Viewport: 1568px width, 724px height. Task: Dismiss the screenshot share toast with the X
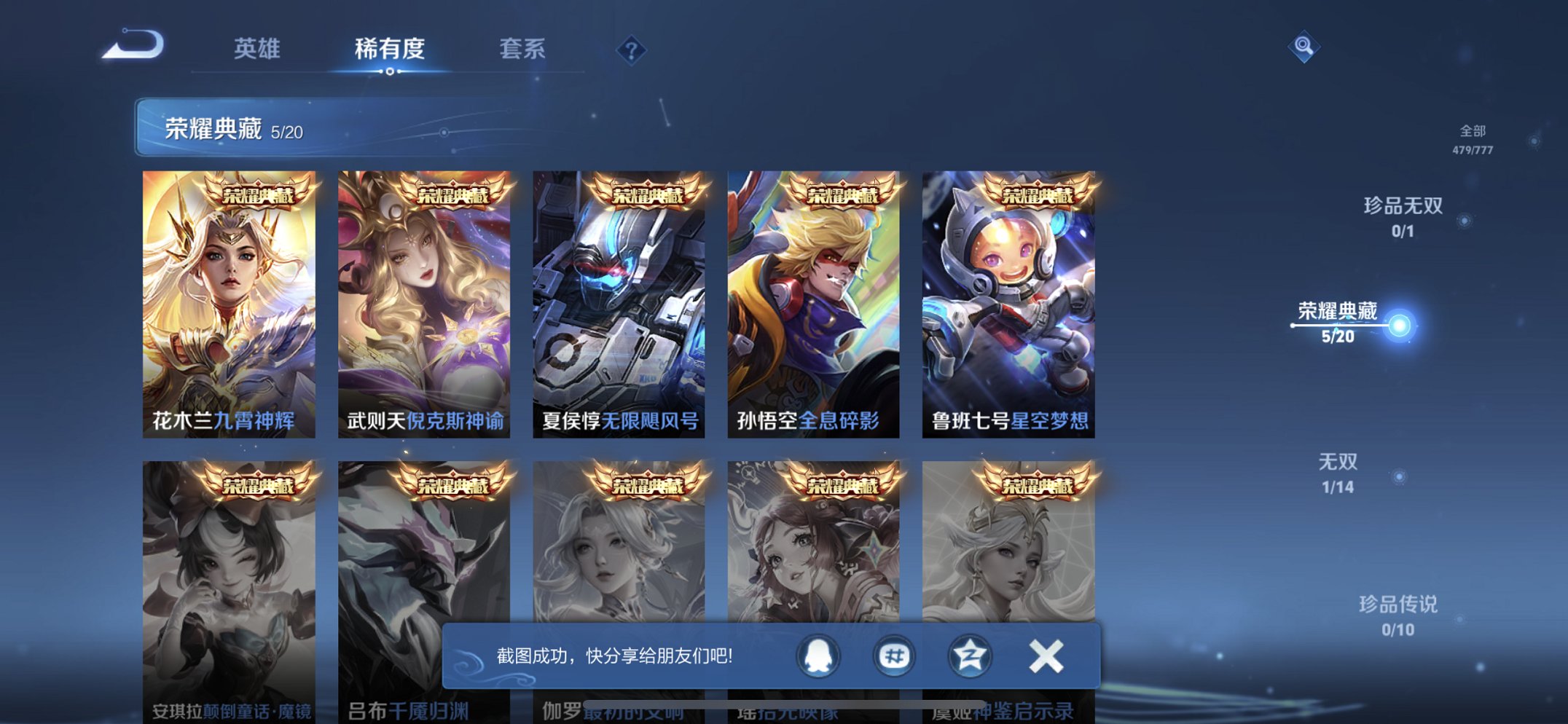click(1044, 656)
